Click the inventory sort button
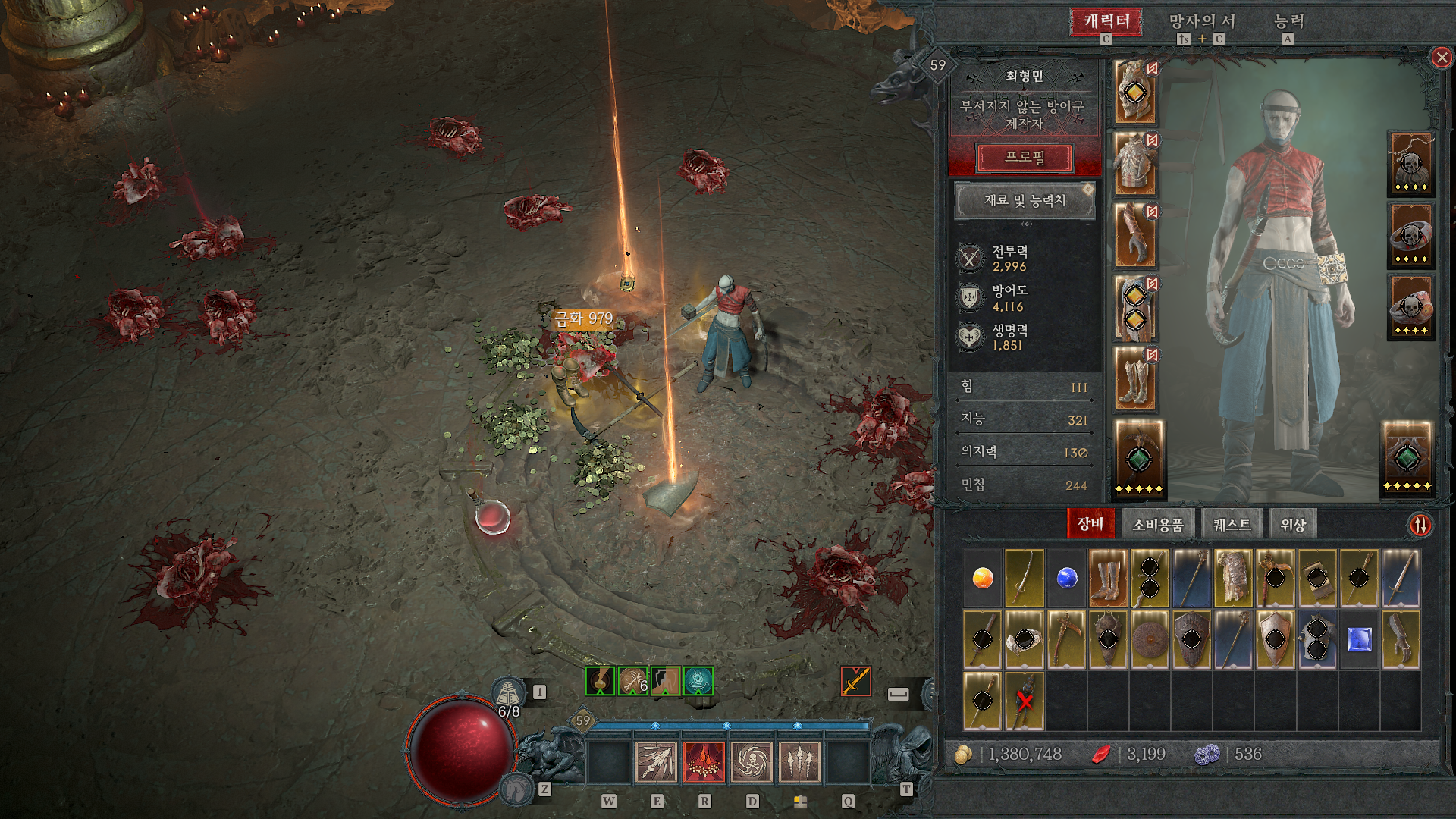The width and height of the screenshot is (1456, 819). click(x=1420, y=525)
